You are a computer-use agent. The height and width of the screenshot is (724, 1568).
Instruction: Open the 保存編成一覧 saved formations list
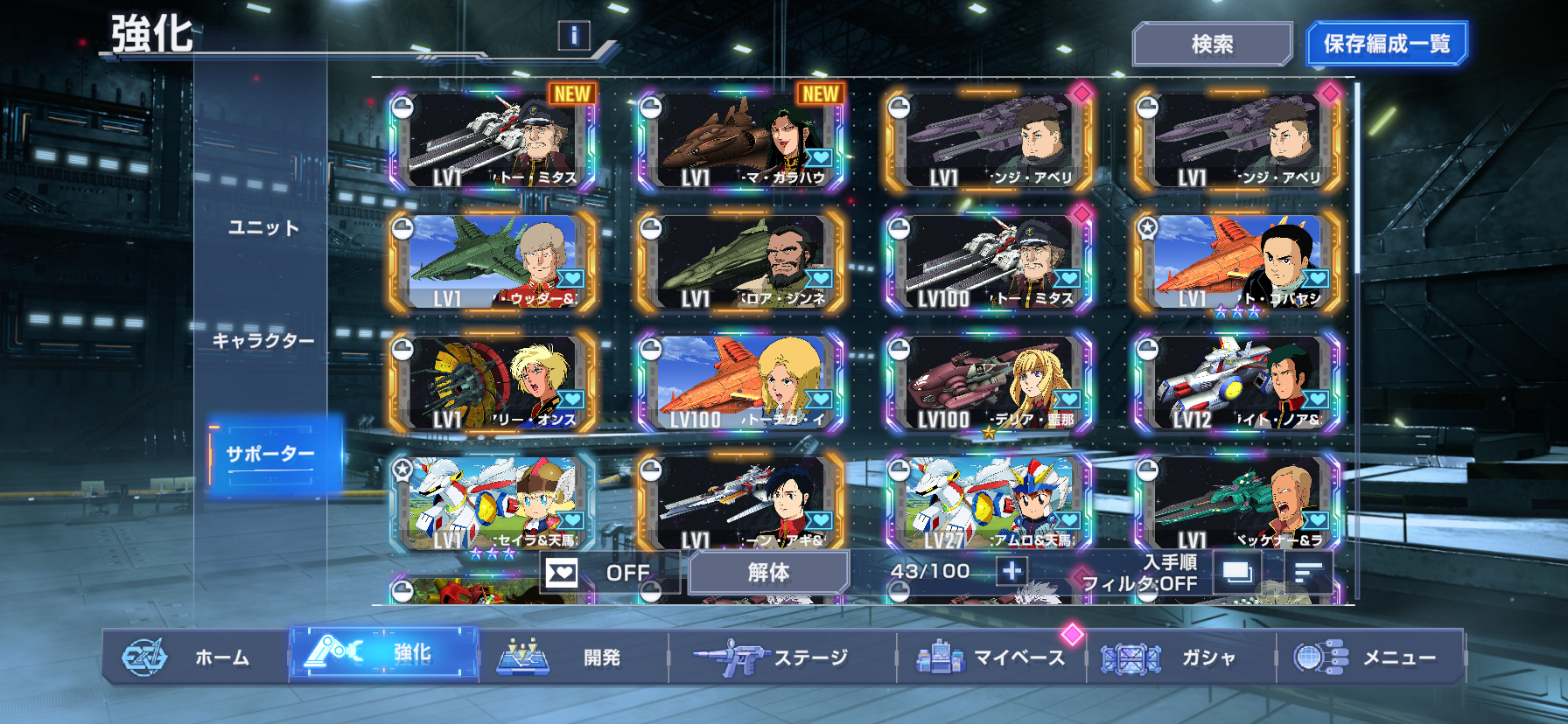pyautogui.click(x=1386, y=44)
